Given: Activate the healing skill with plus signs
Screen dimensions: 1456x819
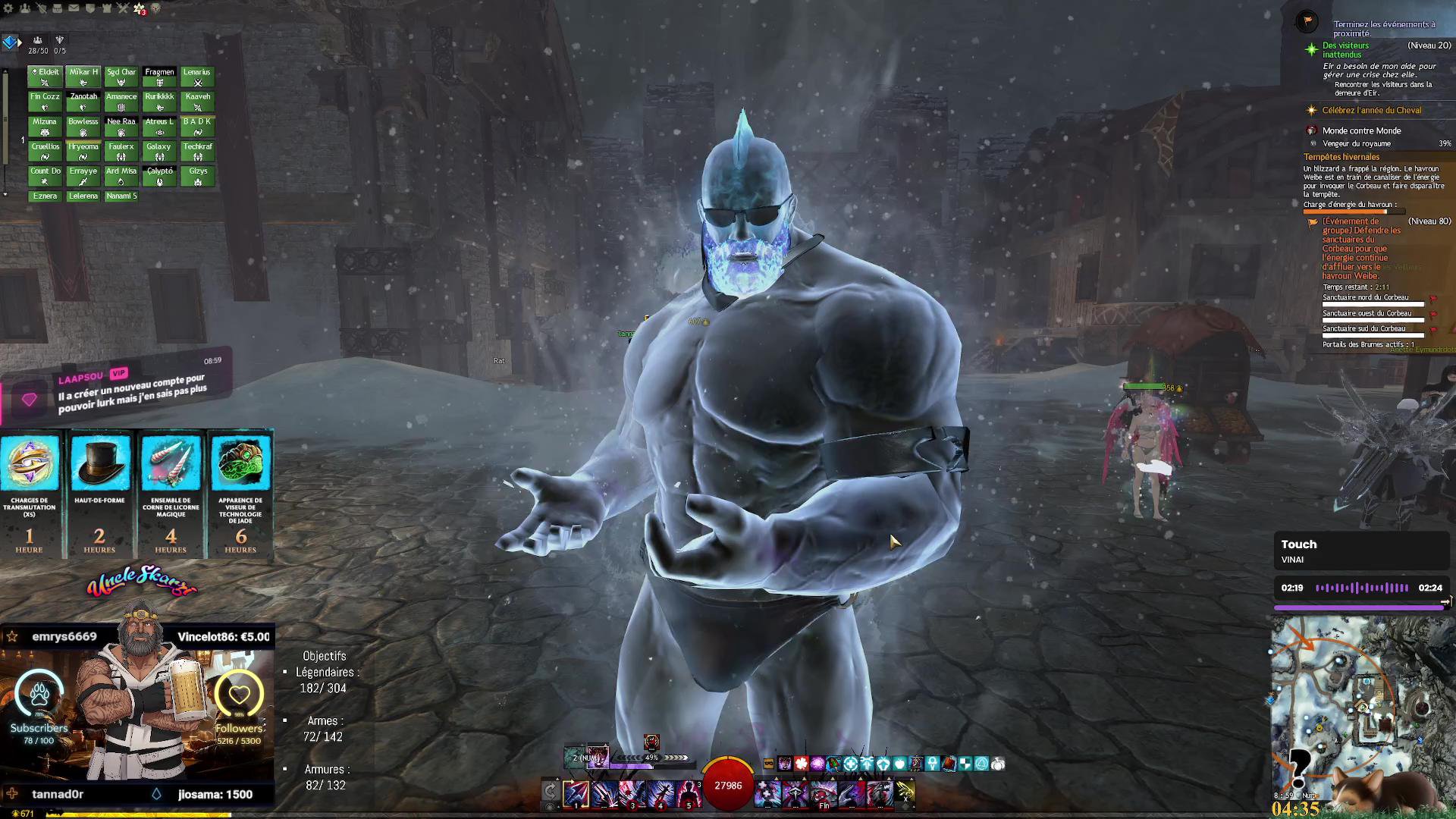Looking at the screenshot, I should tap(767, 793).
